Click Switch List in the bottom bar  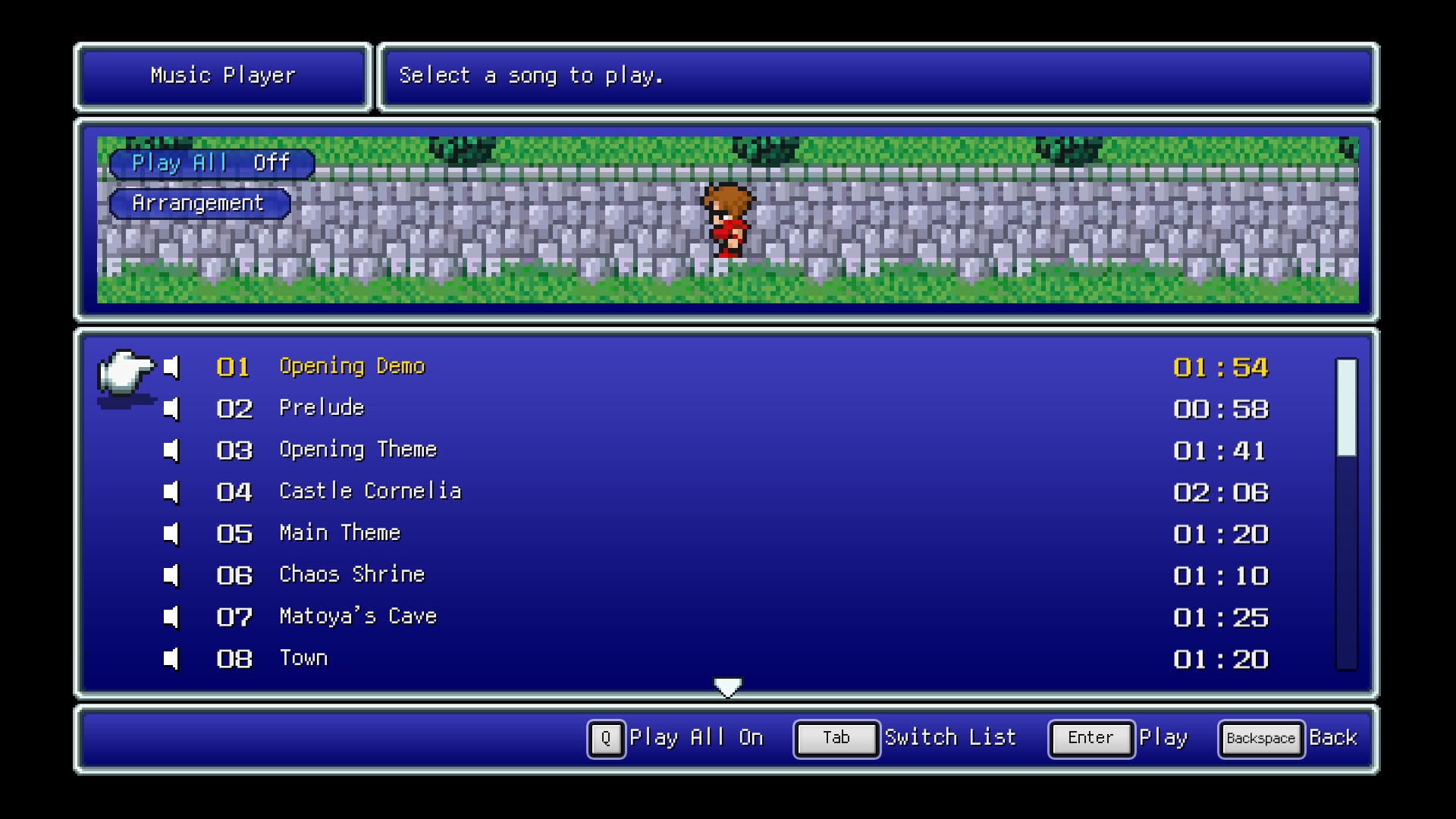(906, 739)
